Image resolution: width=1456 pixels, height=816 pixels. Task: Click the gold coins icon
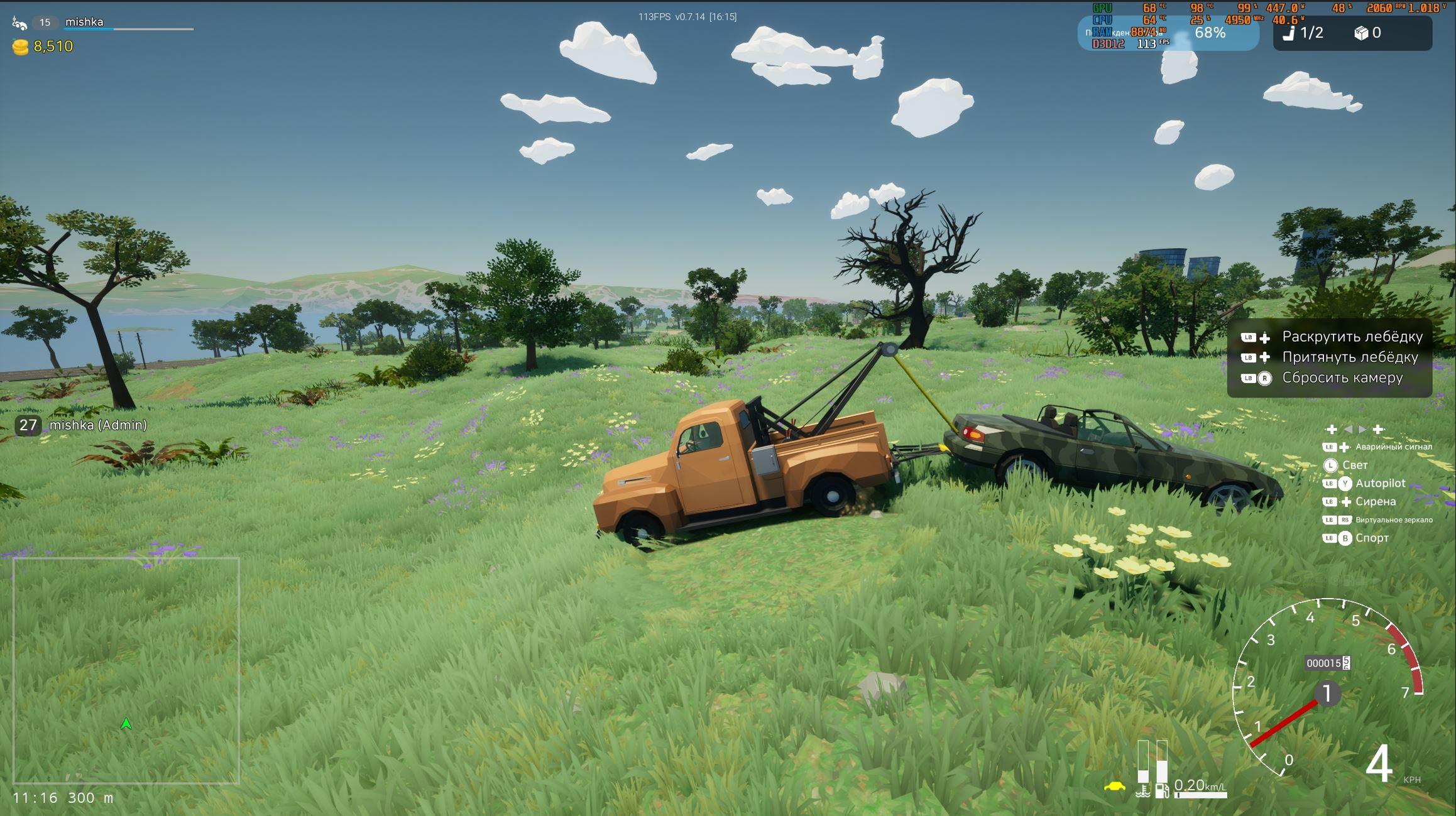(20, 47)
